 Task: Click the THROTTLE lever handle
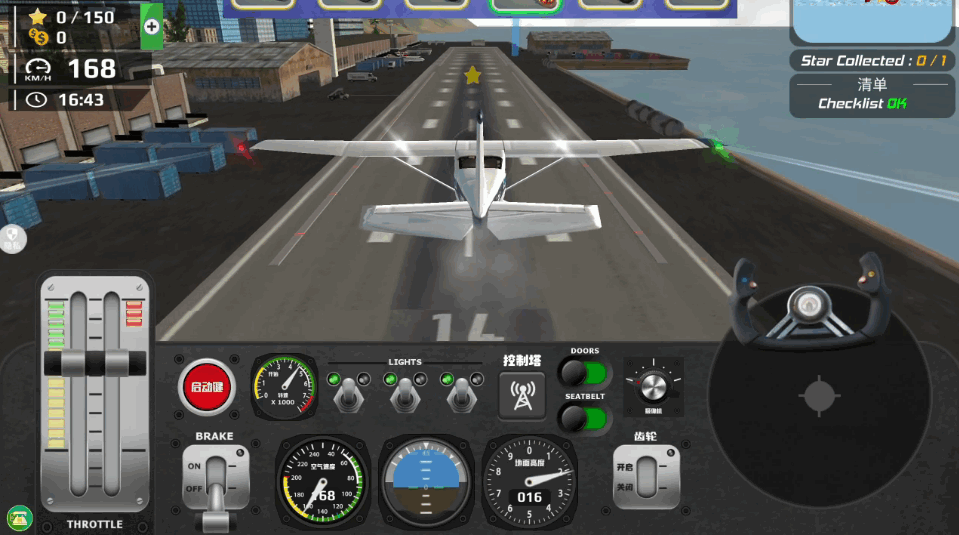[x=97, y=363]
